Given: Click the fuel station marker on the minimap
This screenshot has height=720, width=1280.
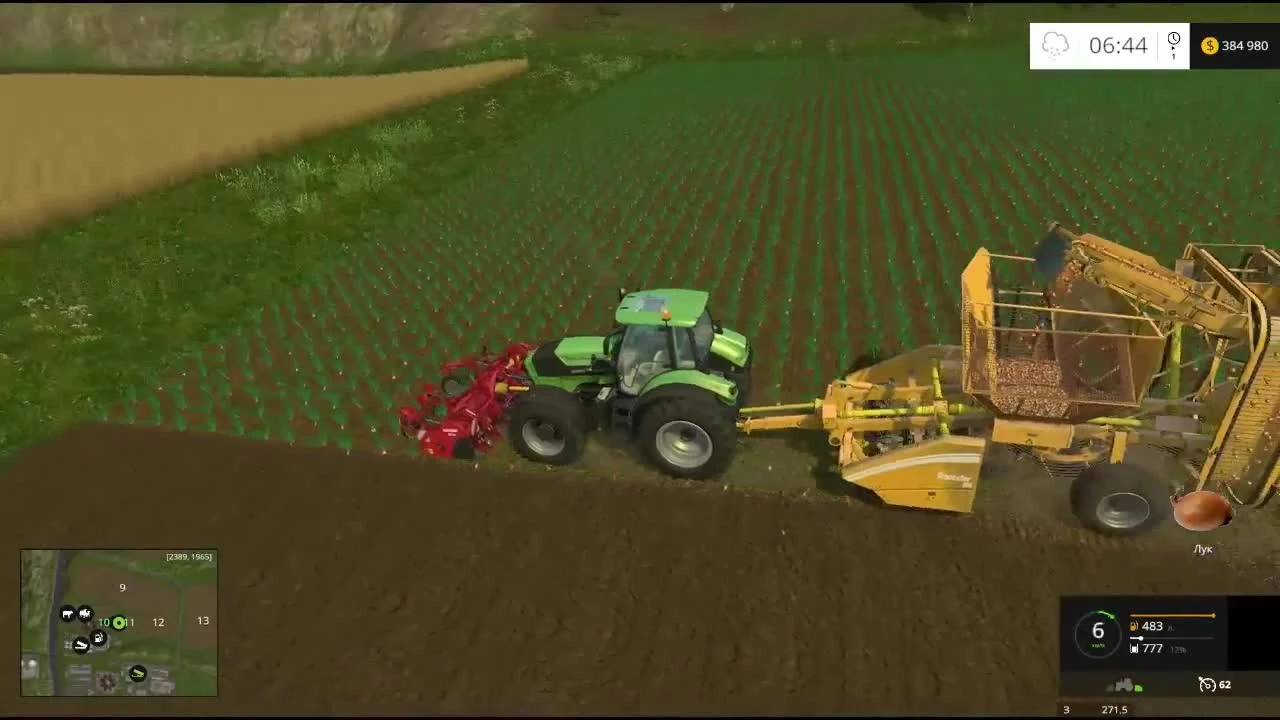Looking at the screenshot, I should point(97,637).
